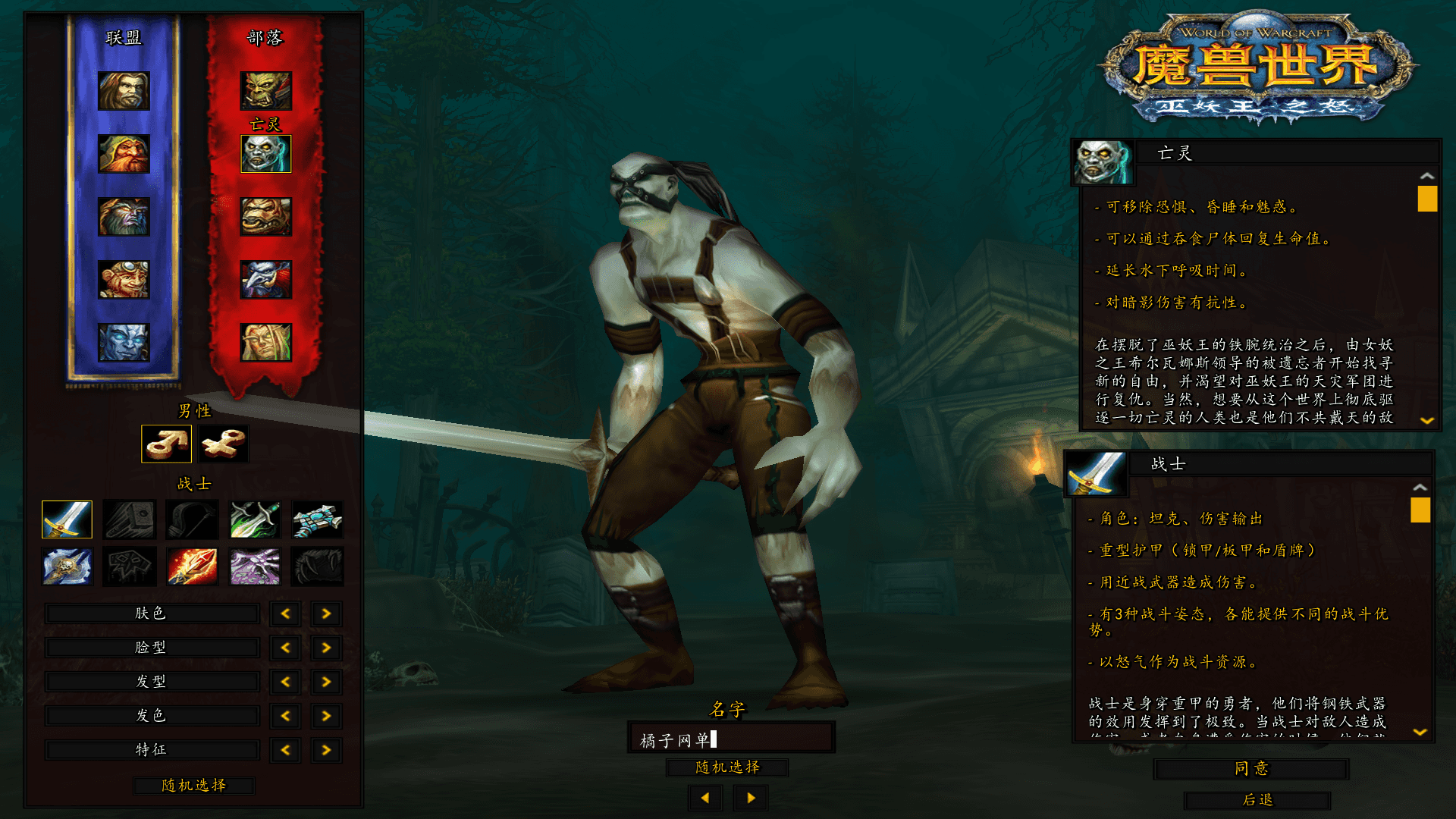Click the character name input field
This screenshot has height=819, width=1456.
click(731, 739)
